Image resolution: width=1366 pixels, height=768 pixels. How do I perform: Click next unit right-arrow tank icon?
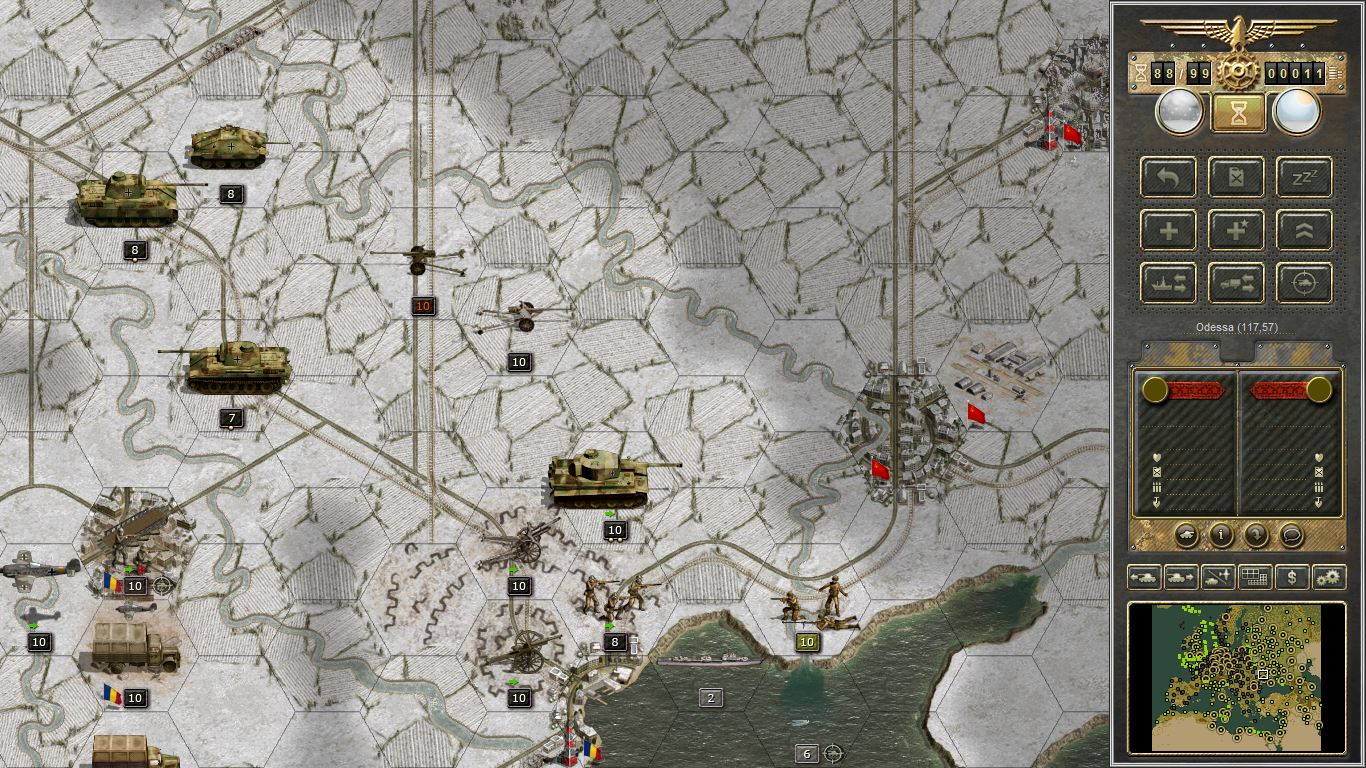[x=1181, y=577]
